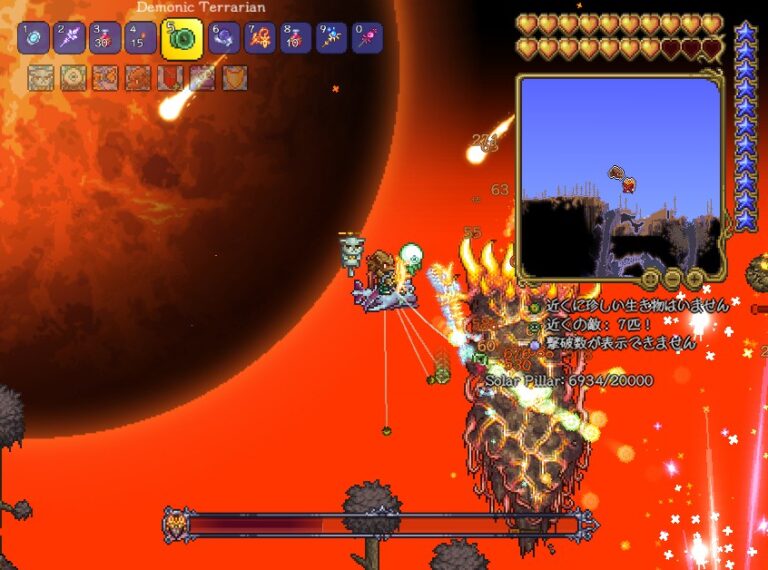Select the purple staff in hotbar slot 2

click(69, 38)
